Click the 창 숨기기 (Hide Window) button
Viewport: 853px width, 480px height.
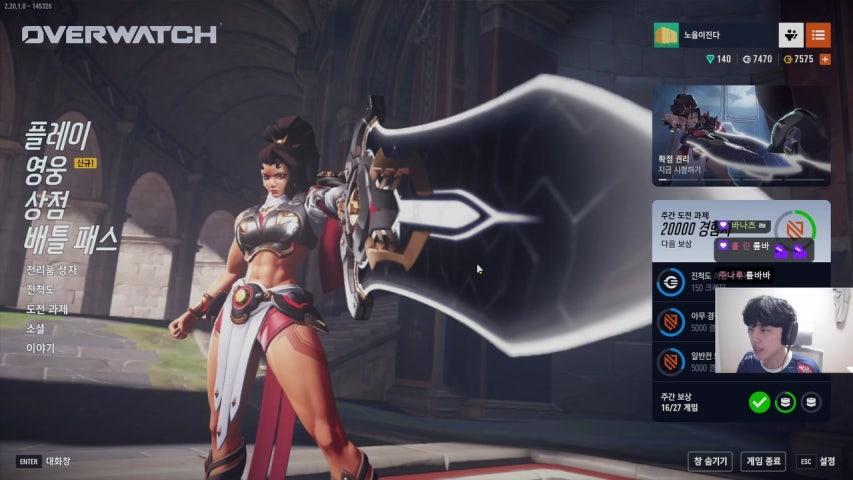tap(710, 461)
